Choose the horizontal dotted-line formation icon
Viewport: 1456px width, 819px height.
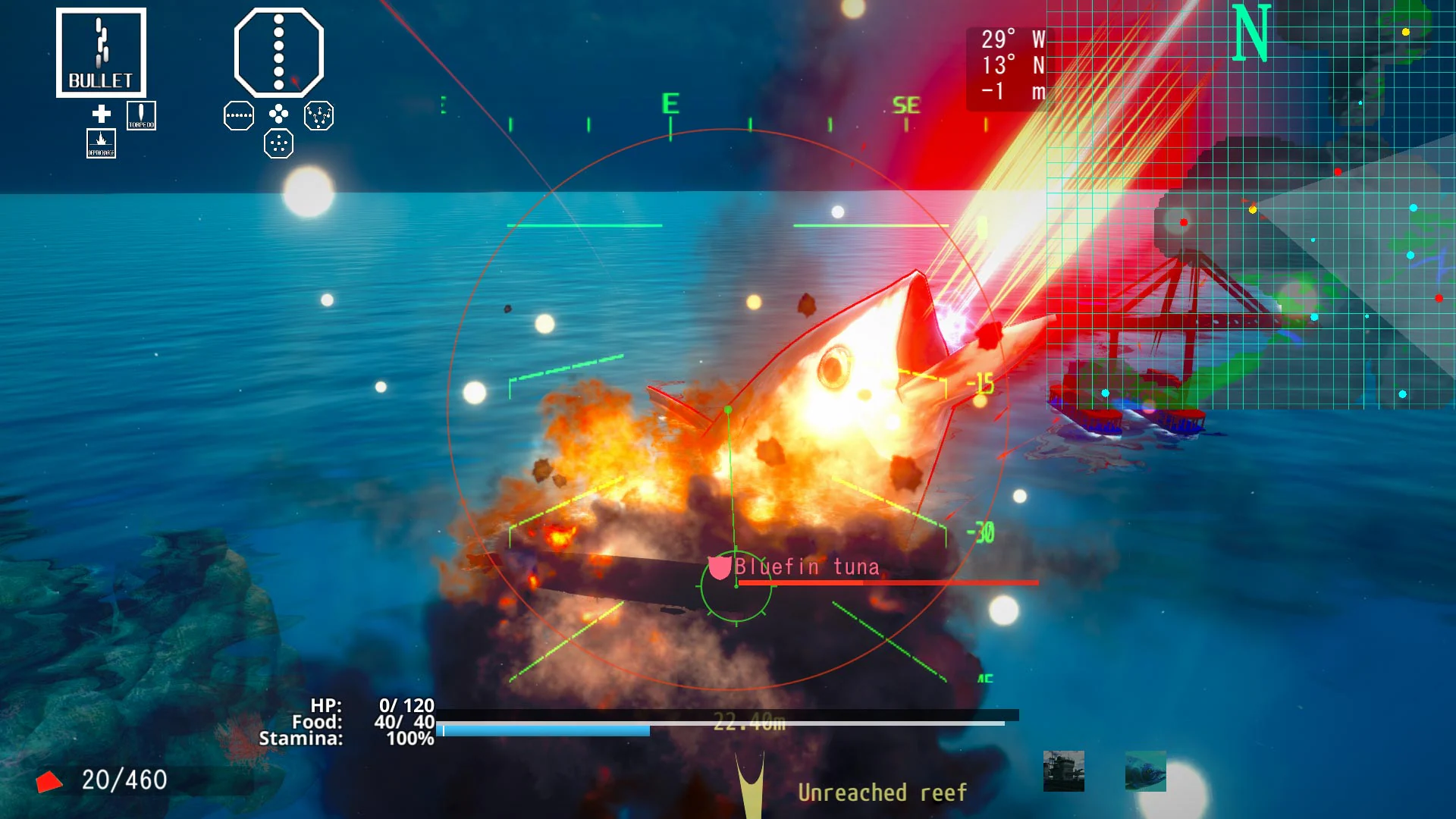point(240,115)
